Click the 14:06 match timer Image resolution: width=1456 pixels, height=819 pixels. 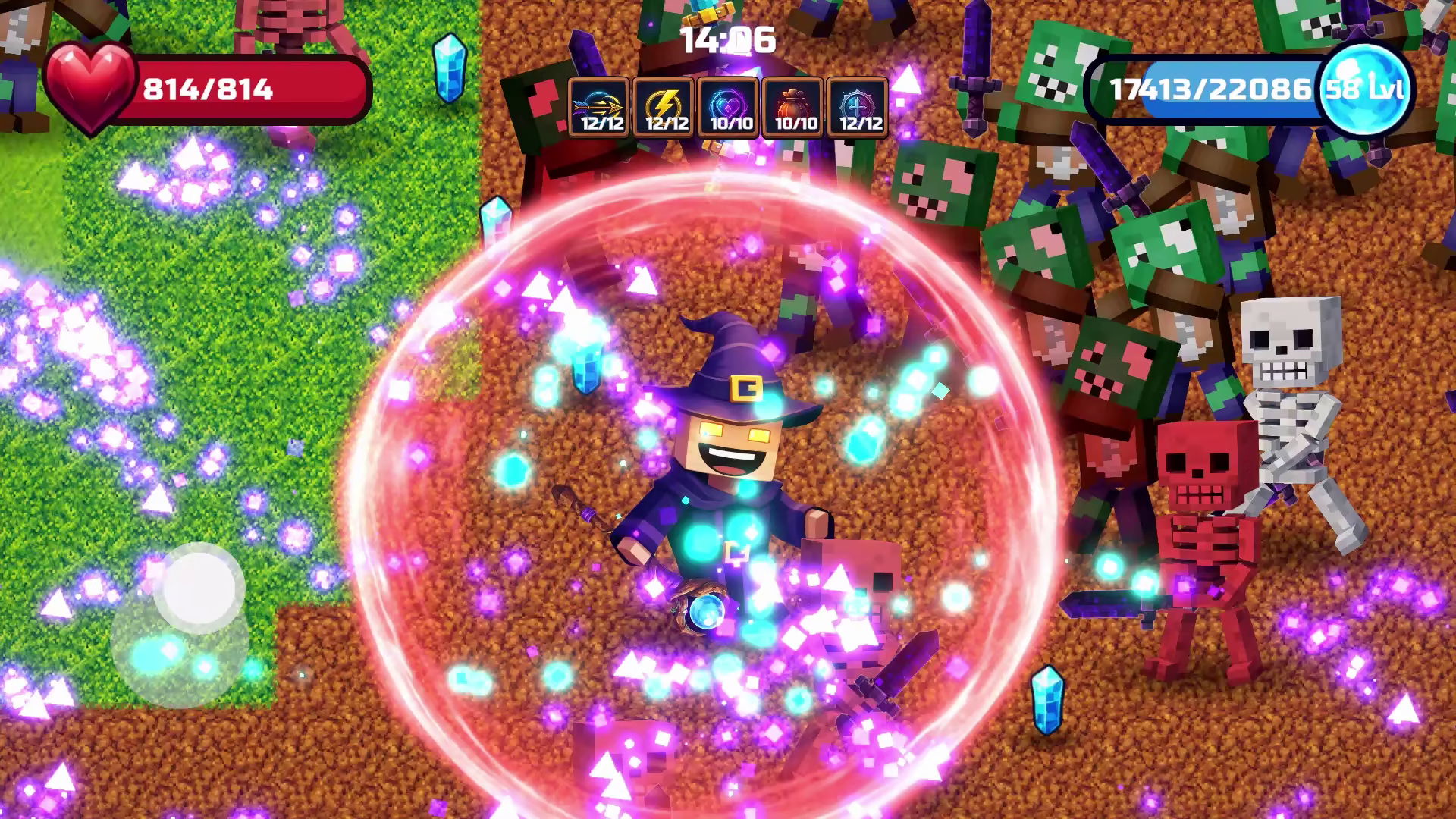coord(728,42)
